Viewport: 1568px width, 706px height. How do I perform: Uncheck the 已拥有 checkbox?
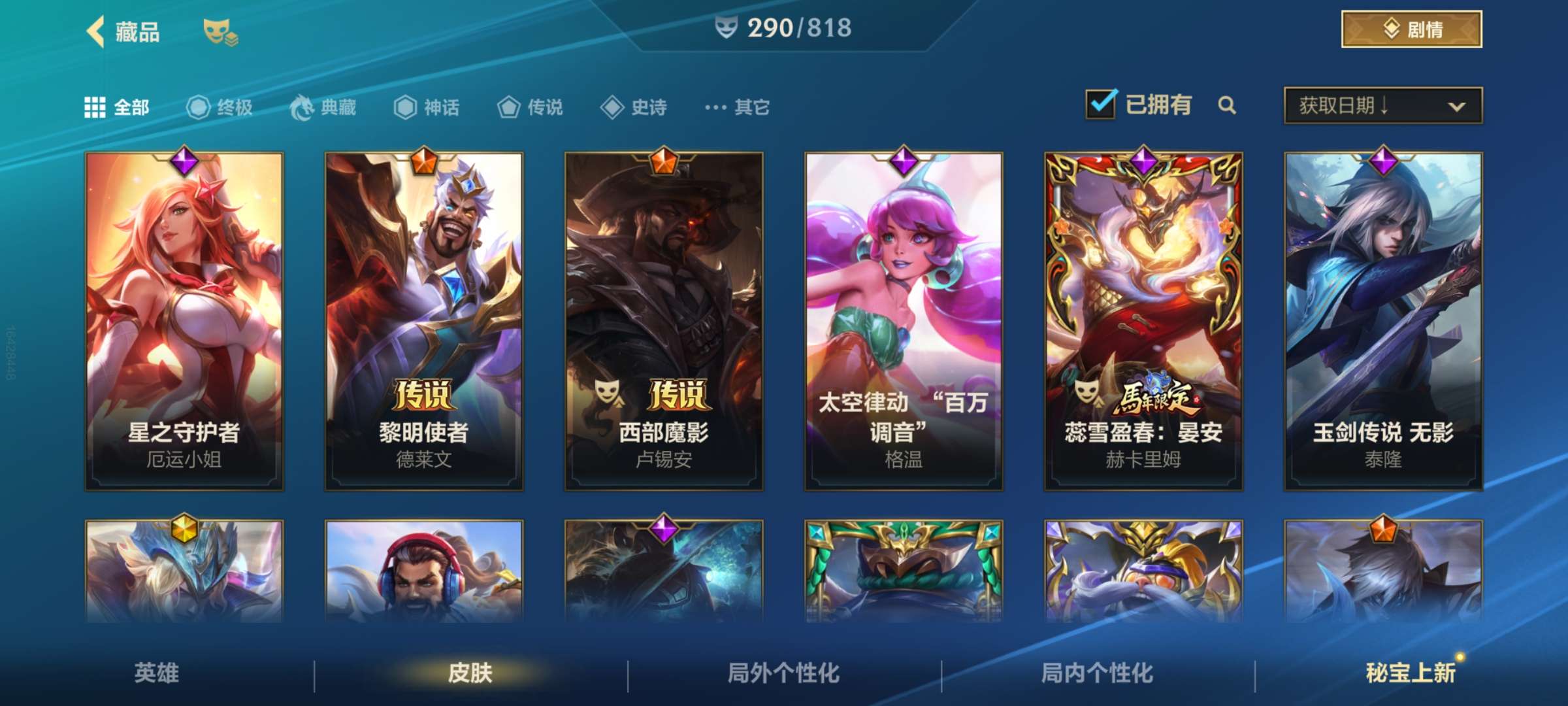[x=1101, y=104]
